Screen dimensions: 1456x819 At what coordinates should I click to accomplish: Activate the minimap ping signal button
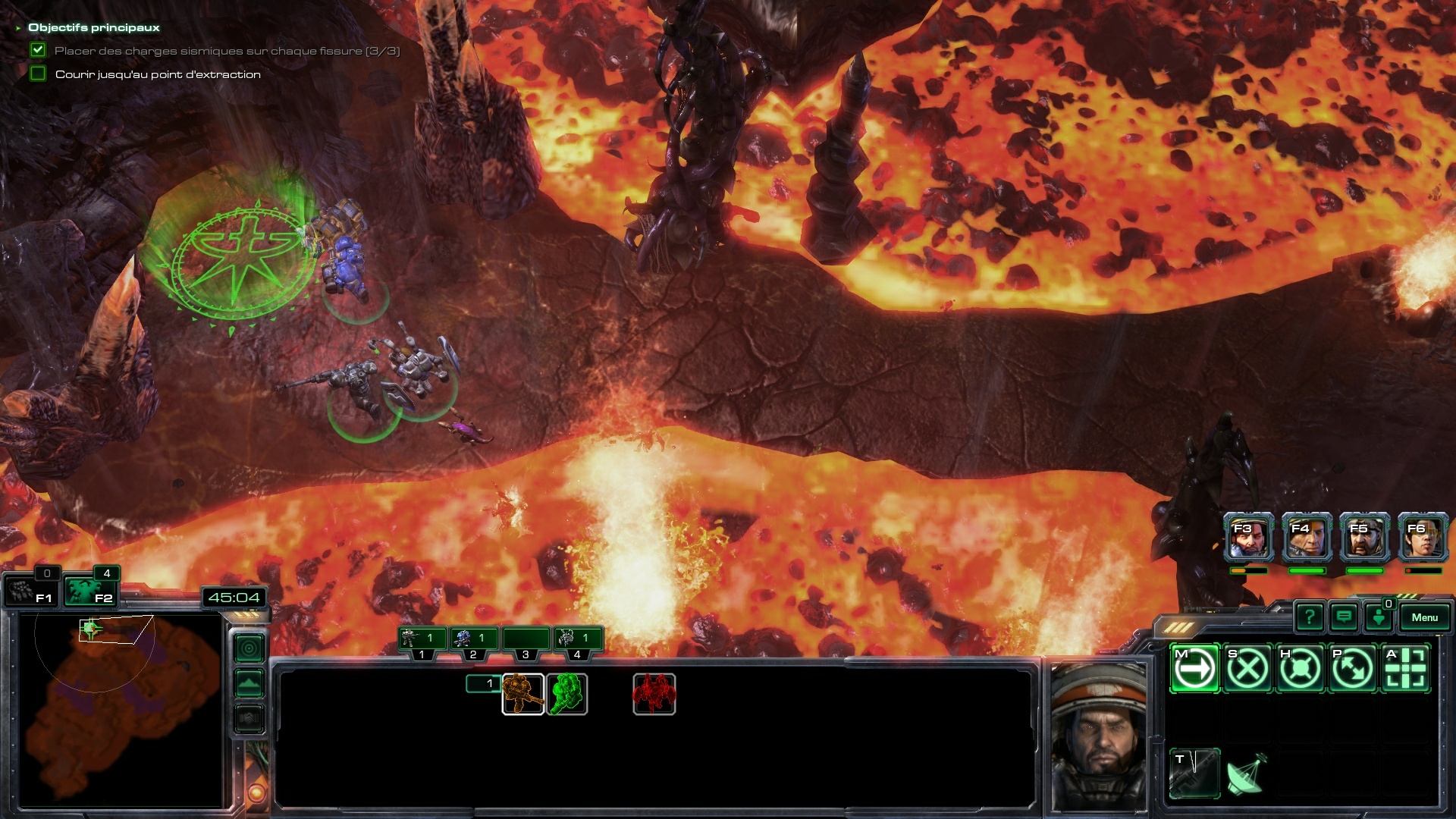click(x=249, y=648)
